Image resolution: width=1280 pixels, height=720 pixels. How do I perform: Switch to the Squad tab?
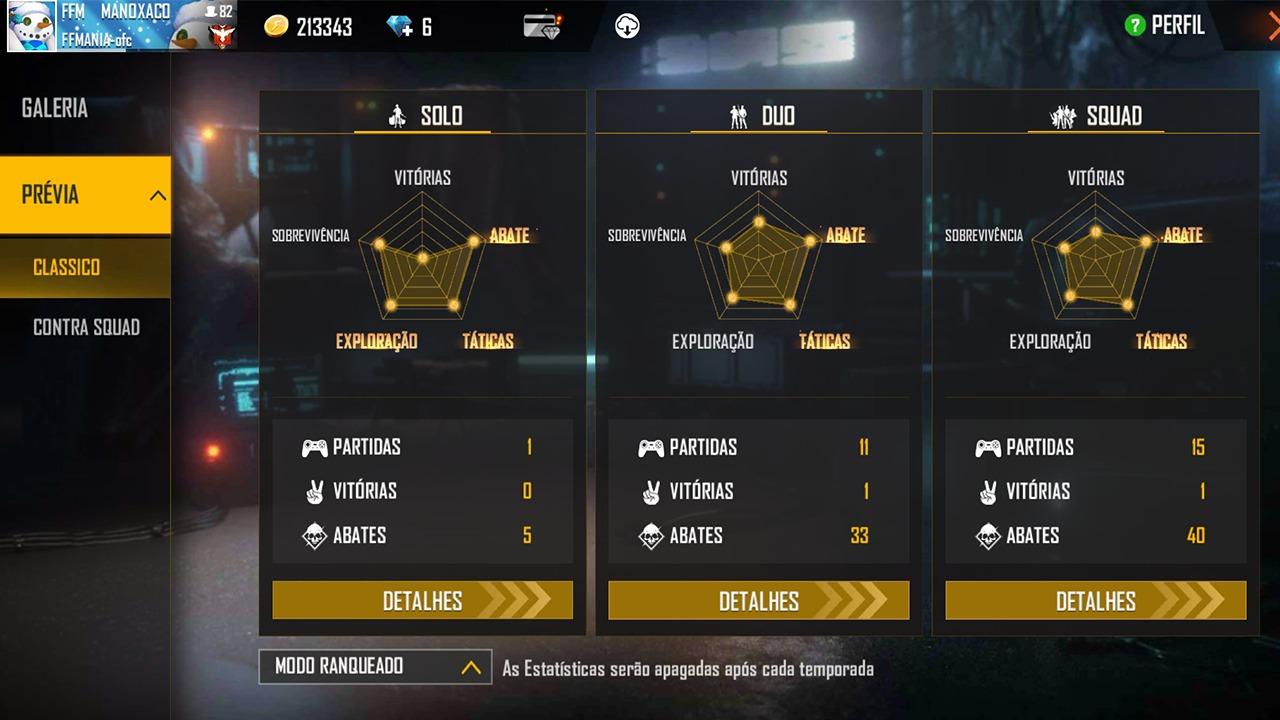1095,115
